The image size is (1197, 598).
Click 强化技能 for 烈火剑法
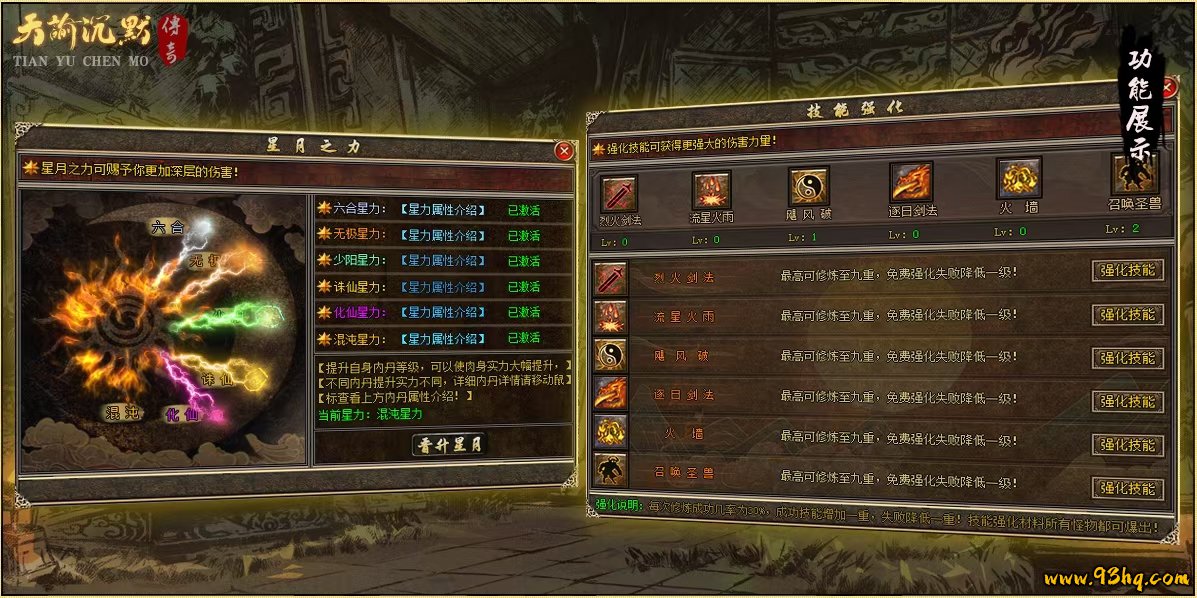(x=1127, y=271)
